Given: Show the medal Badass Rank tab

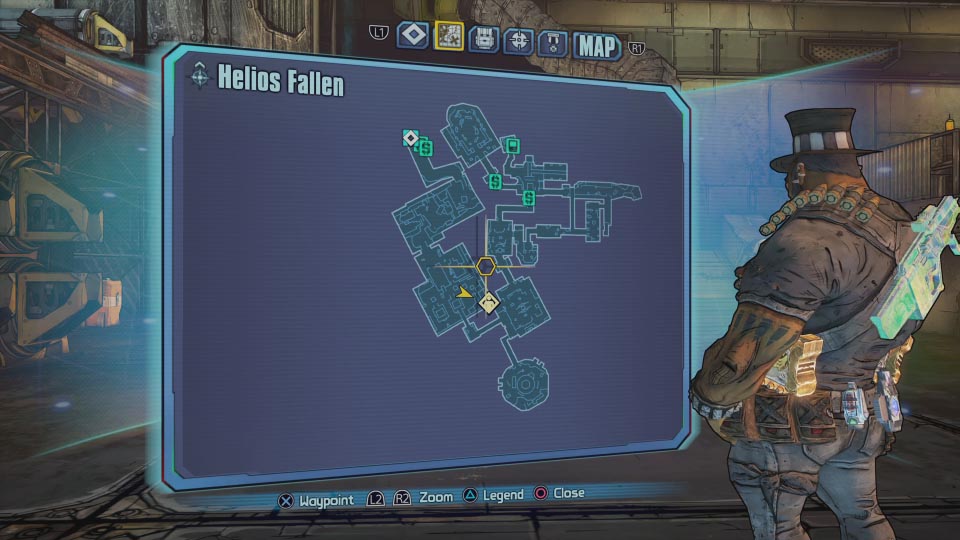Looking at the screenshot, I should click(x=553, y=42).
